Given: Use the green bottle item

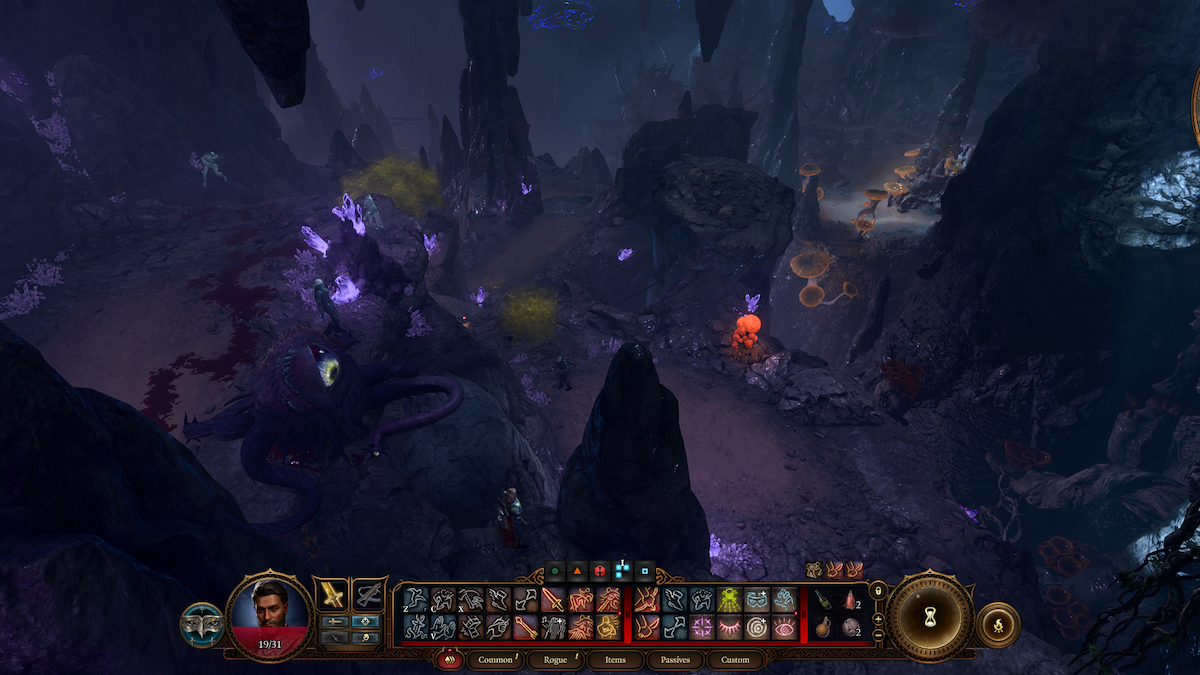Looking at the screenshot, I should coord(821,600).
